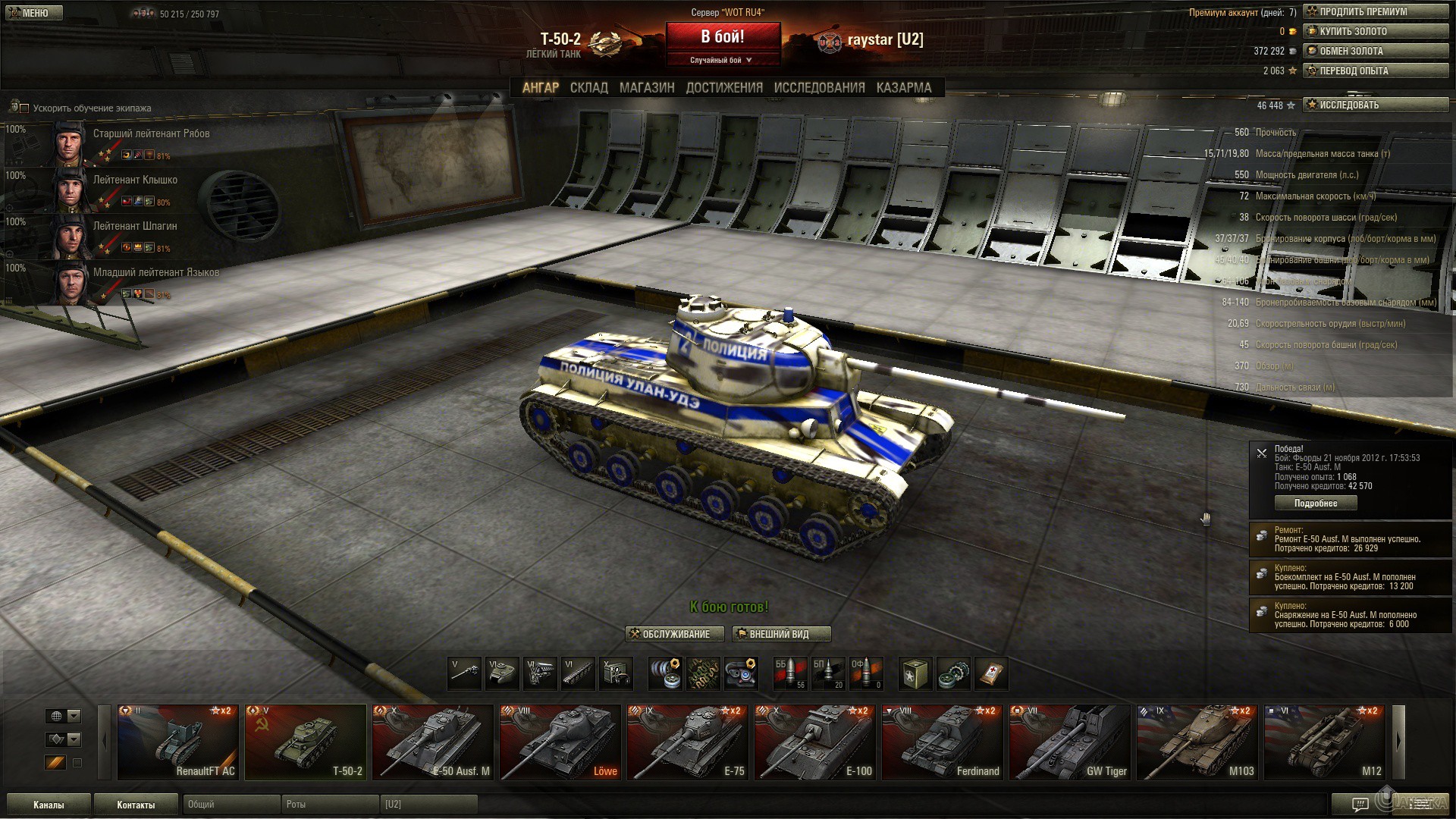Image resolution: width=1456 pixels, height=819 pixels.
Task: Click ПРОДЛИТЬ ПРЕМИУМ button
Action: point(1375,11)
